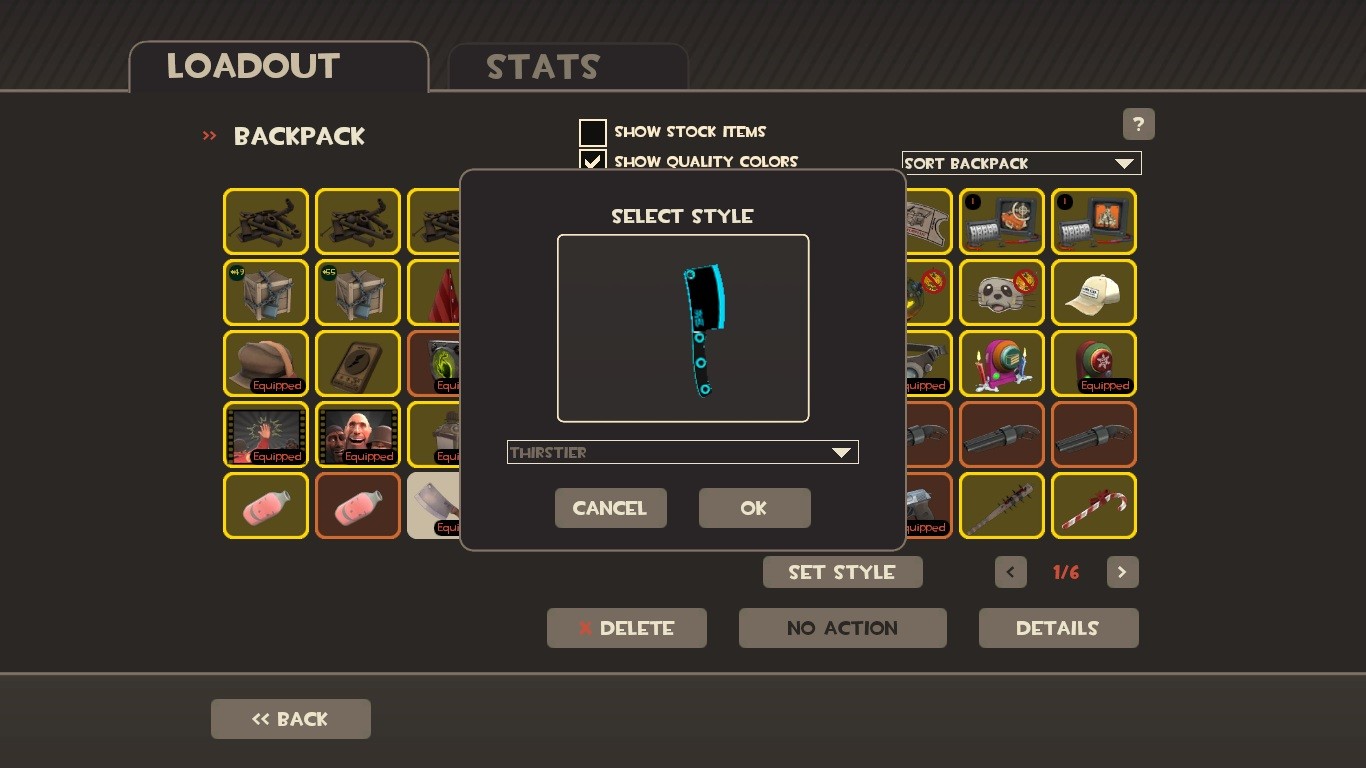Disable Show Quality Colors
1366x768 pixels.
pos(592,161)
